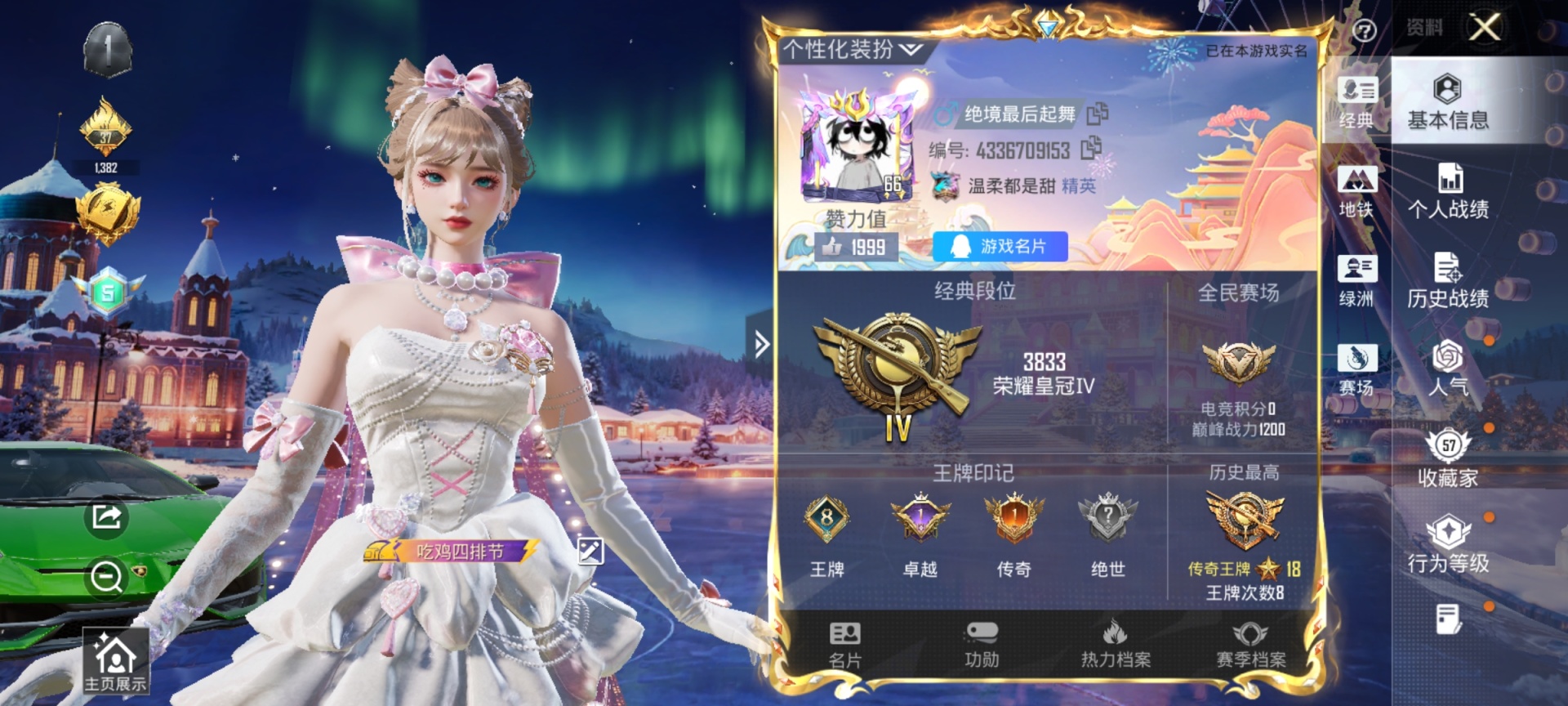Click the zoom-out magnifier icon
This screenshot has height=706, width=1568.
click(107, 577)
